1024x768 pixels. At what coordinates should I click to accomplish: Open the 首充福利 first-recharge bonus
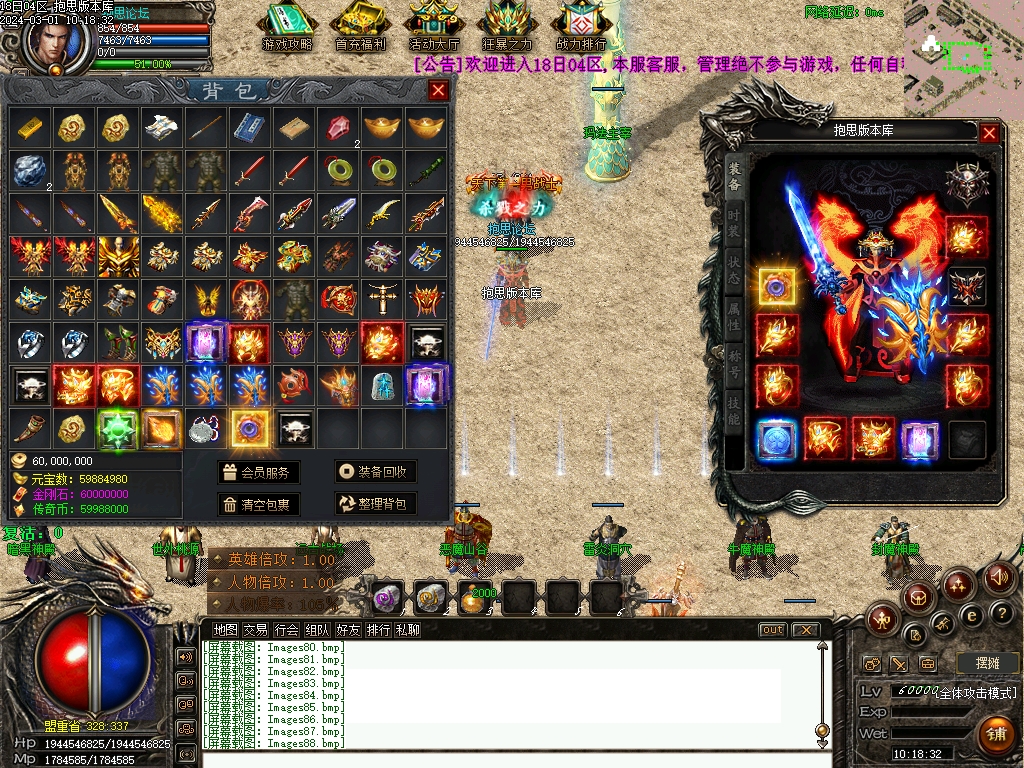pyautogui.click(x=361, y=26)
